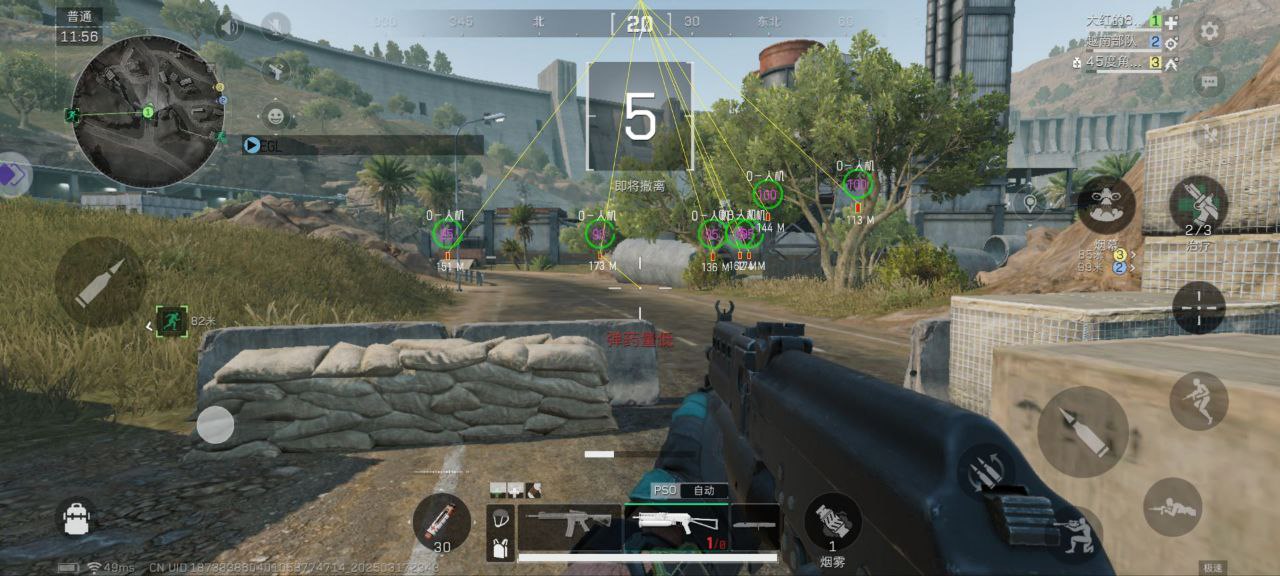Screen dimensions: 1280x576
Task: Tap the jump figure button
Action: [x=1198, y=400]
